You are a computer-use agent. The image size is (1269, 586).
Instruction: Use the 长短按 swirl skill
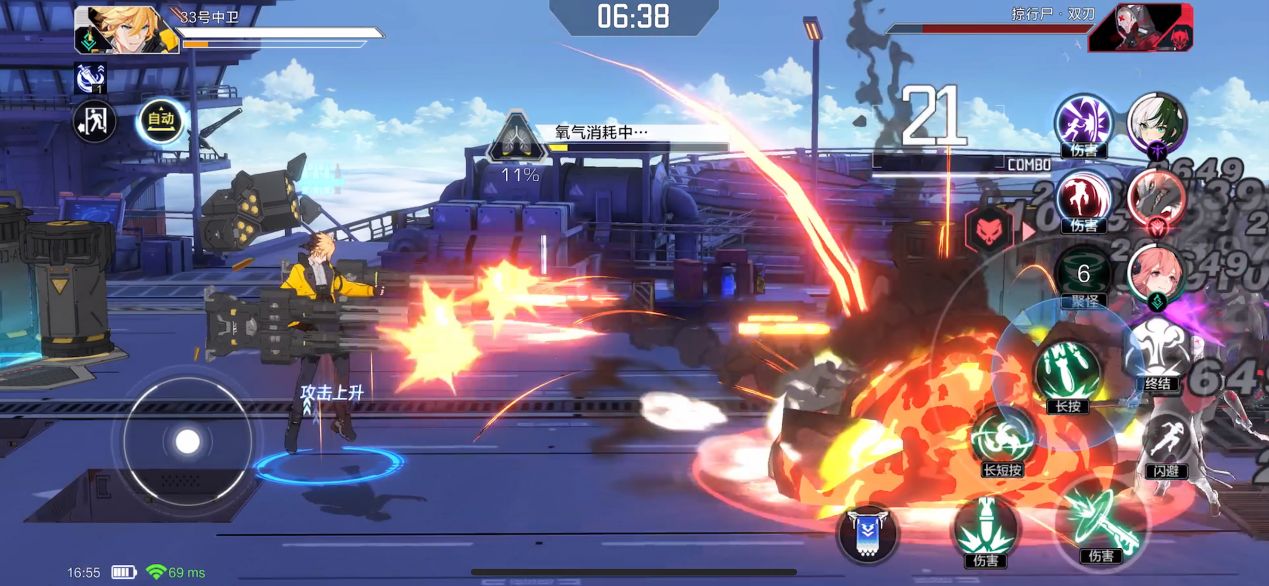pyautogui.click(x=1002, y=439)
